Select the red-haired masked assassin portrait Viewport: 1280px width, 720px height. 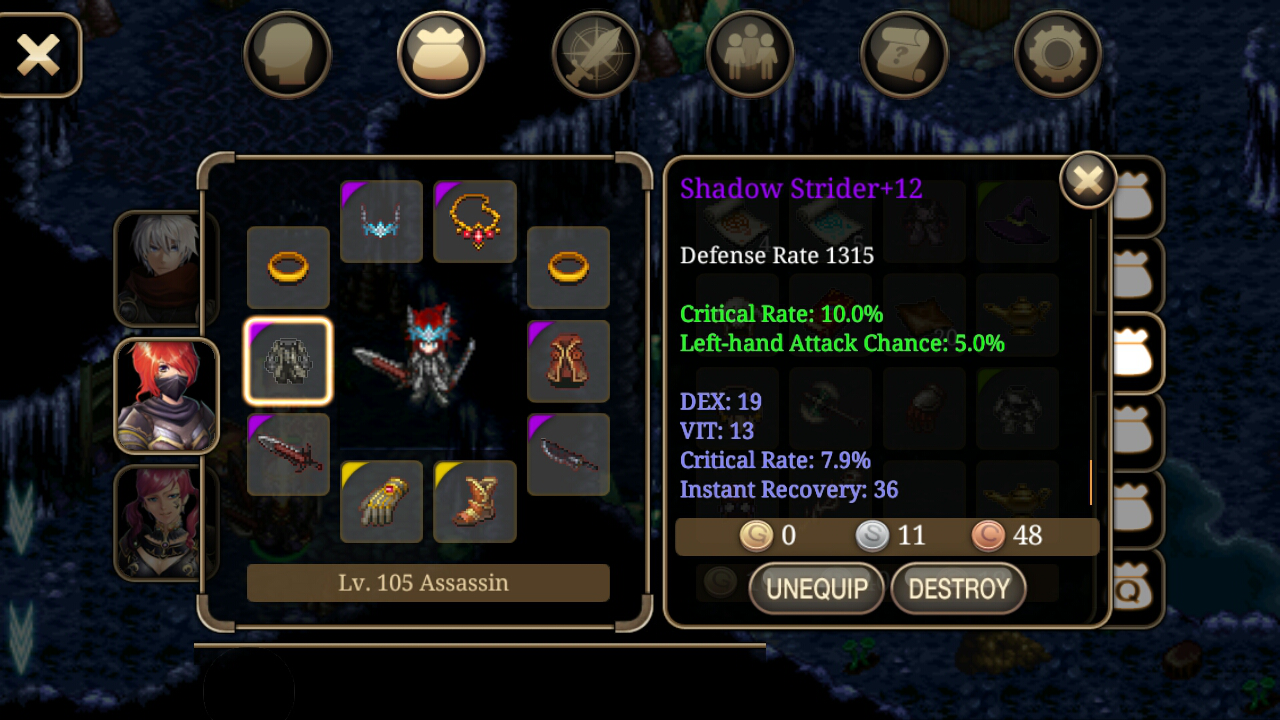[x=165, y=396]
